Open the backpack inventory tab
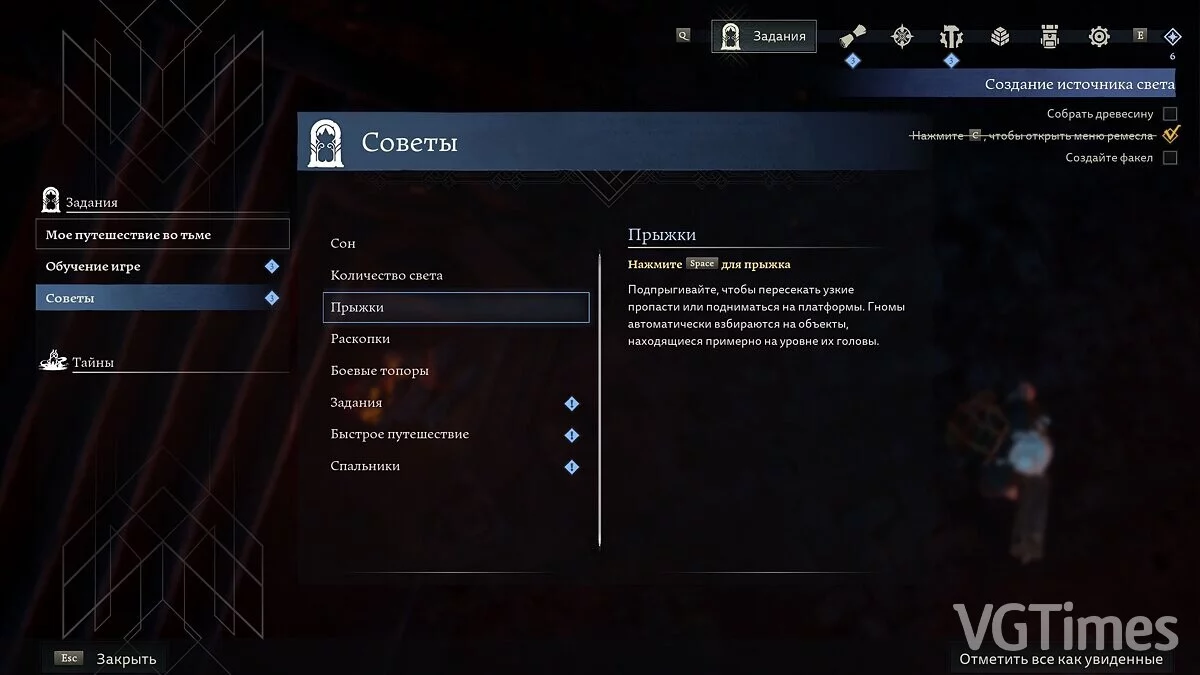The image size is (1200, 675). coord(1049,37)
